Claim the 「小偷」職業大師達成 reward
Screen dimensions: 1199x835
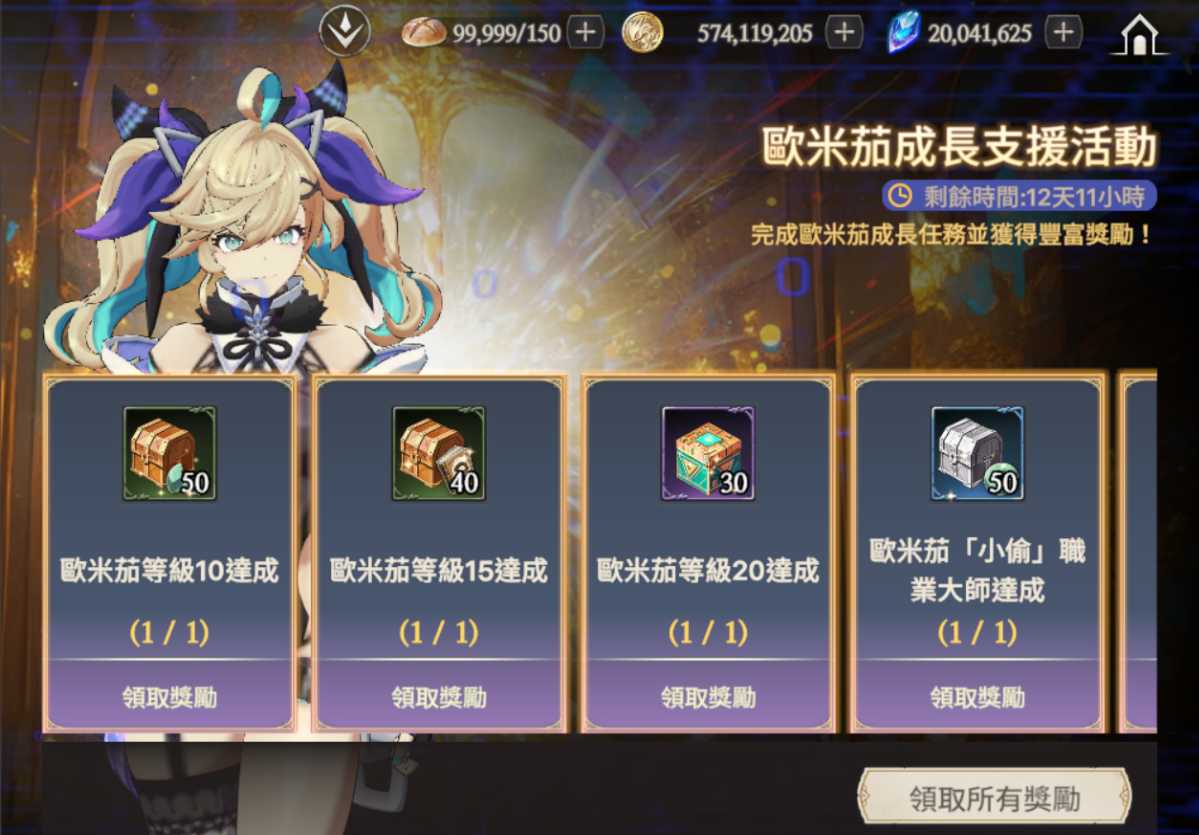(x=977, y=696)
